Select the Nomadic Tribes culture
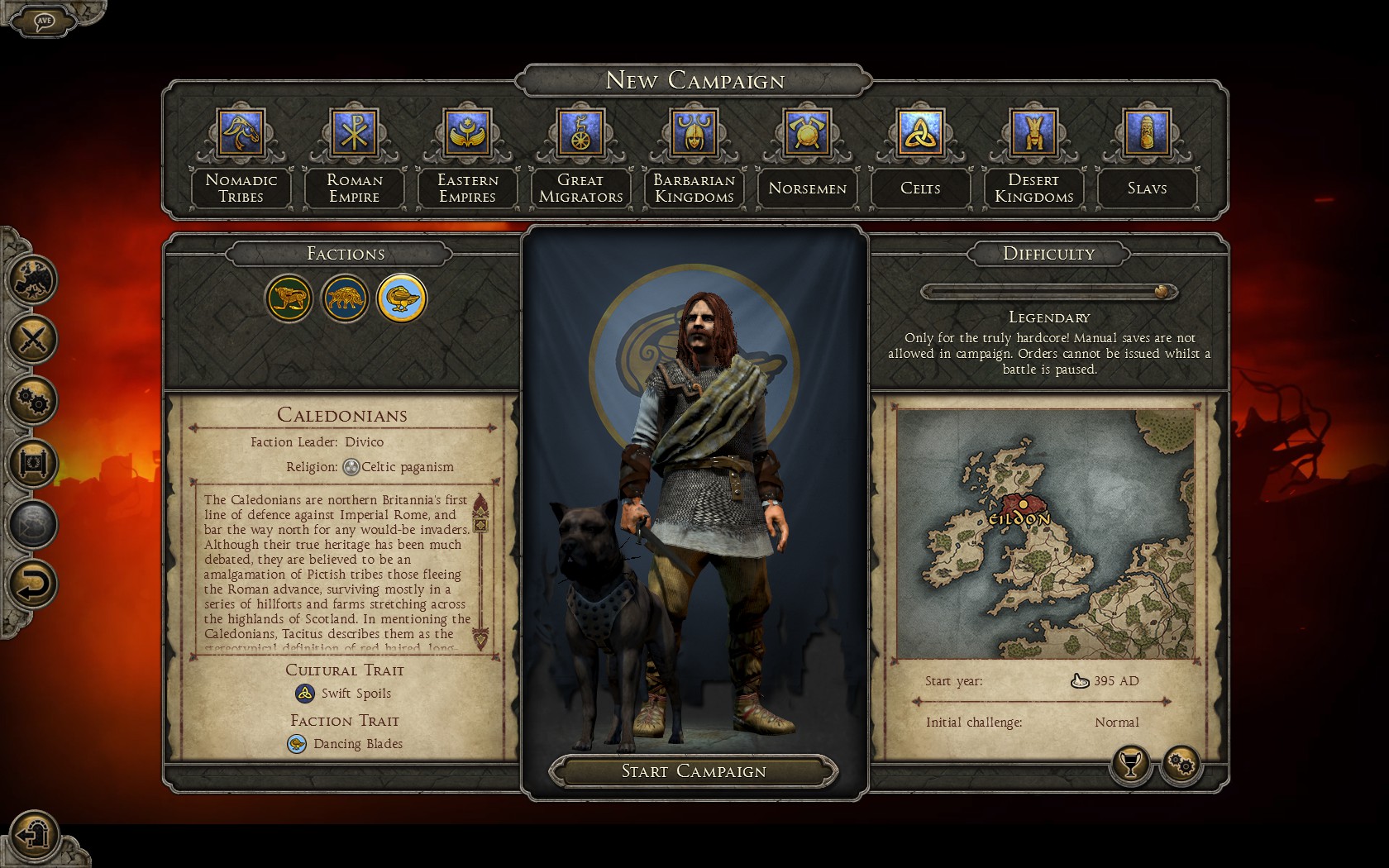Screen dimensions: 1389x868 pyautogui.click(x=241, y=134)
